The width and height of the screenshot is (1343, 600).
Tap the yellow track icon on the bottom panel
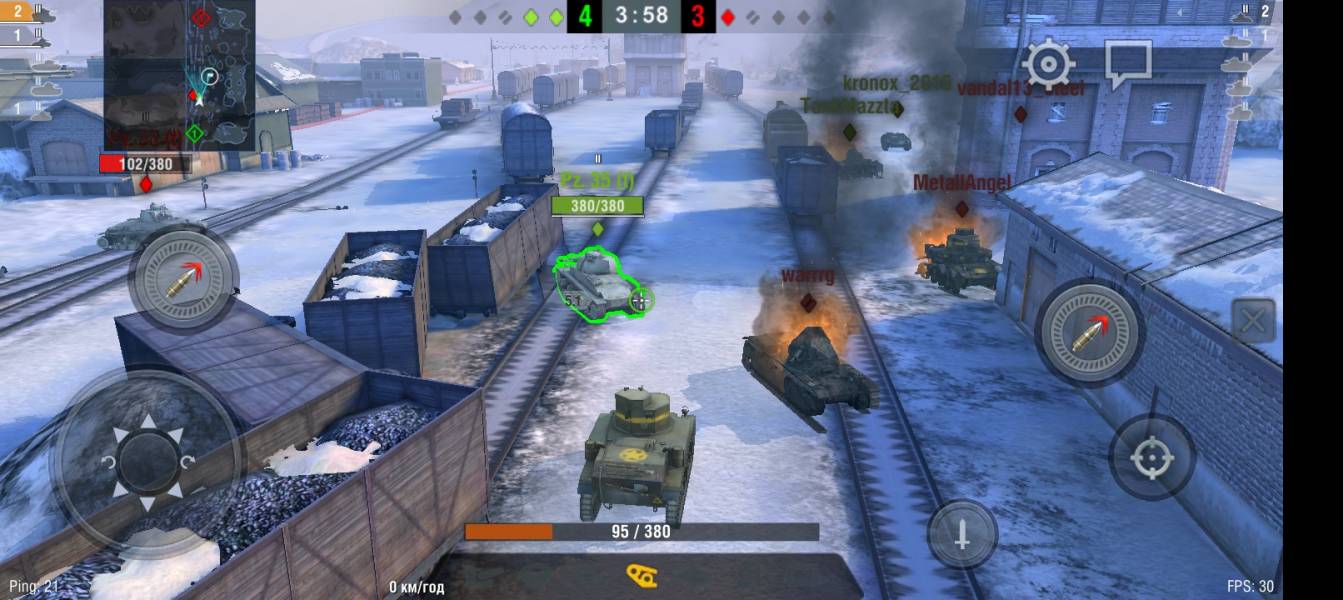tap(641, 576)
